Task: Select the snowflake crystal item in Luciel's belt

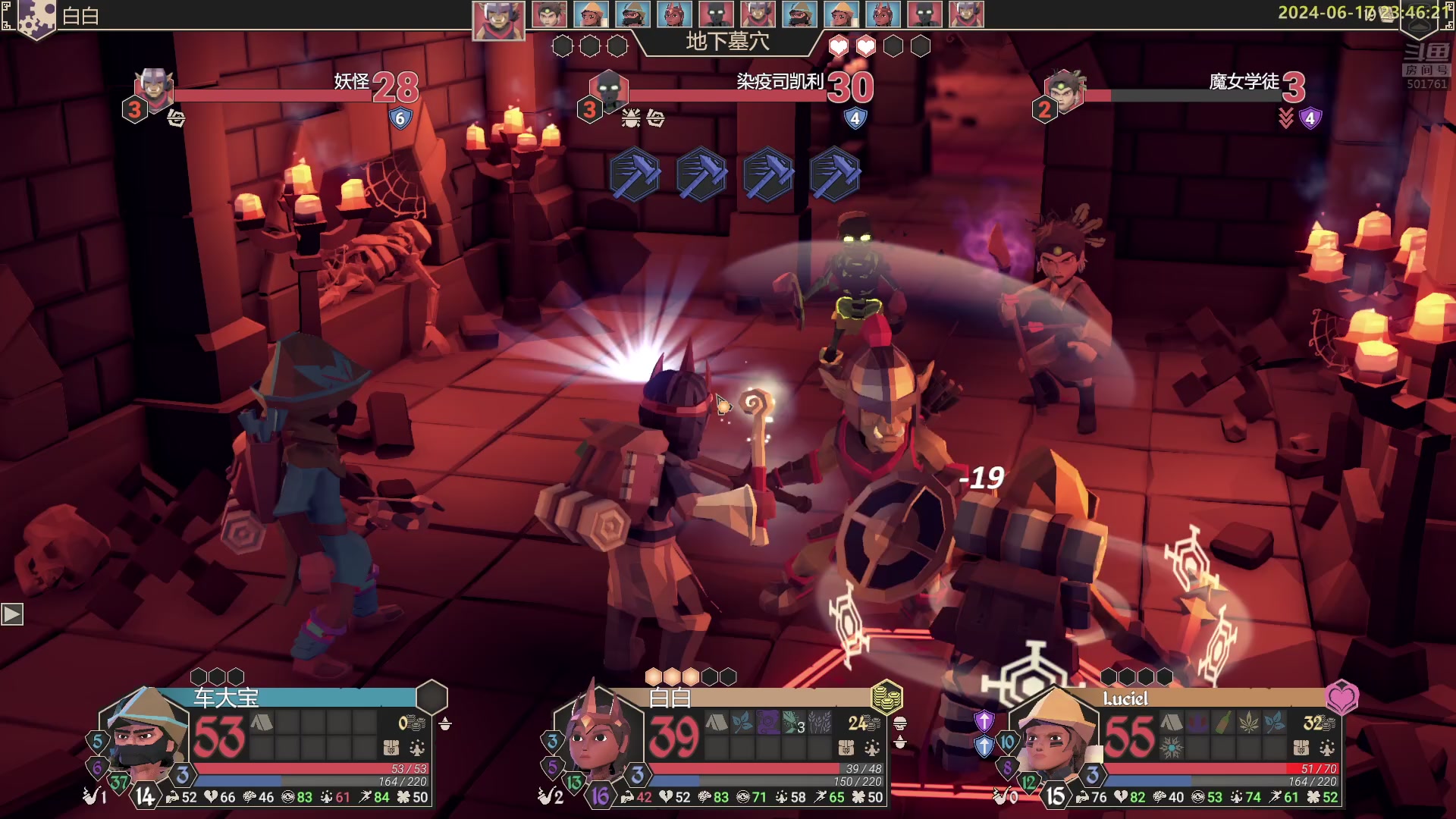Action: coord(1171,748)
